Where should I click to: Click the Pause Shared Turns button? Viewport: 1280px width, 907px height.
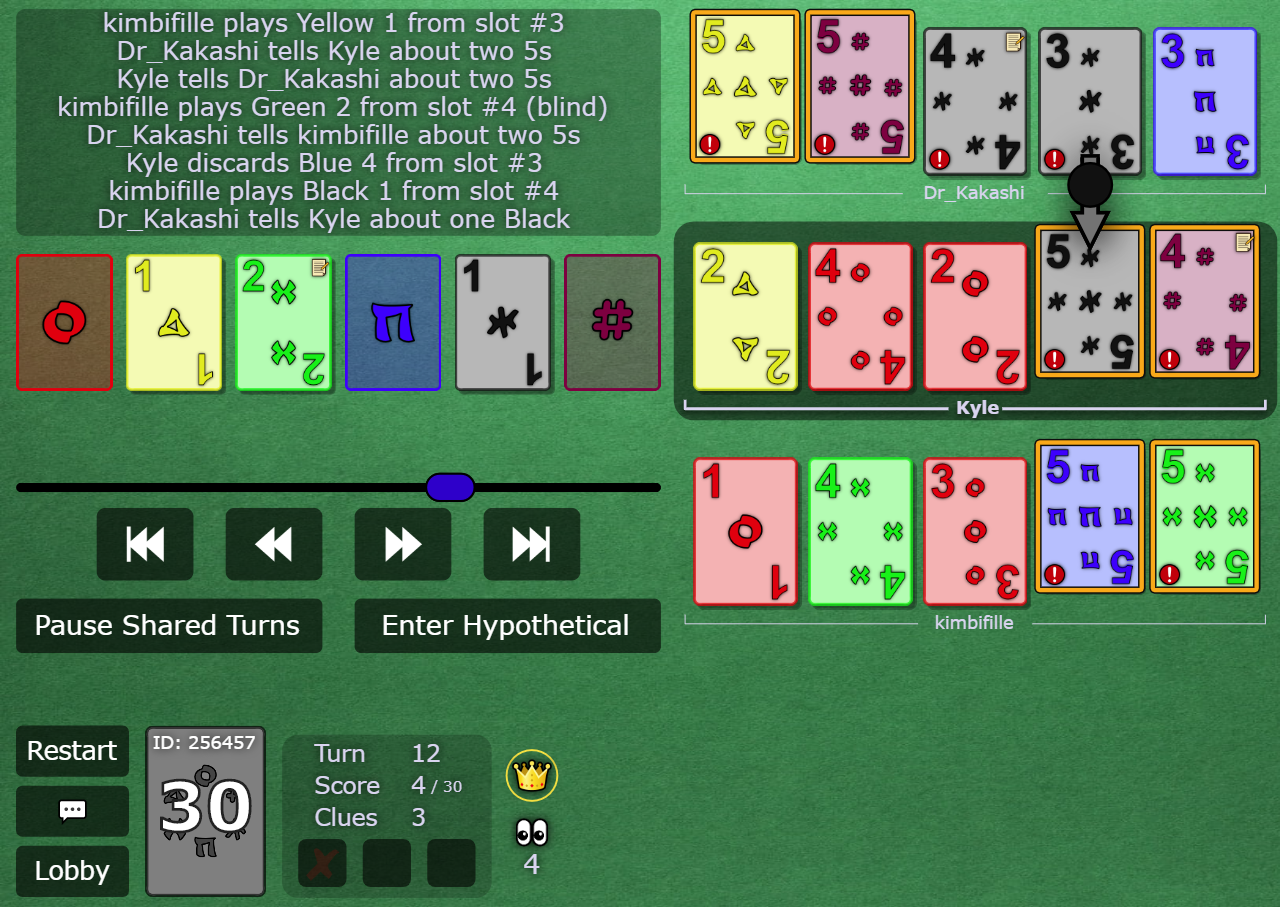coord(168,626)
